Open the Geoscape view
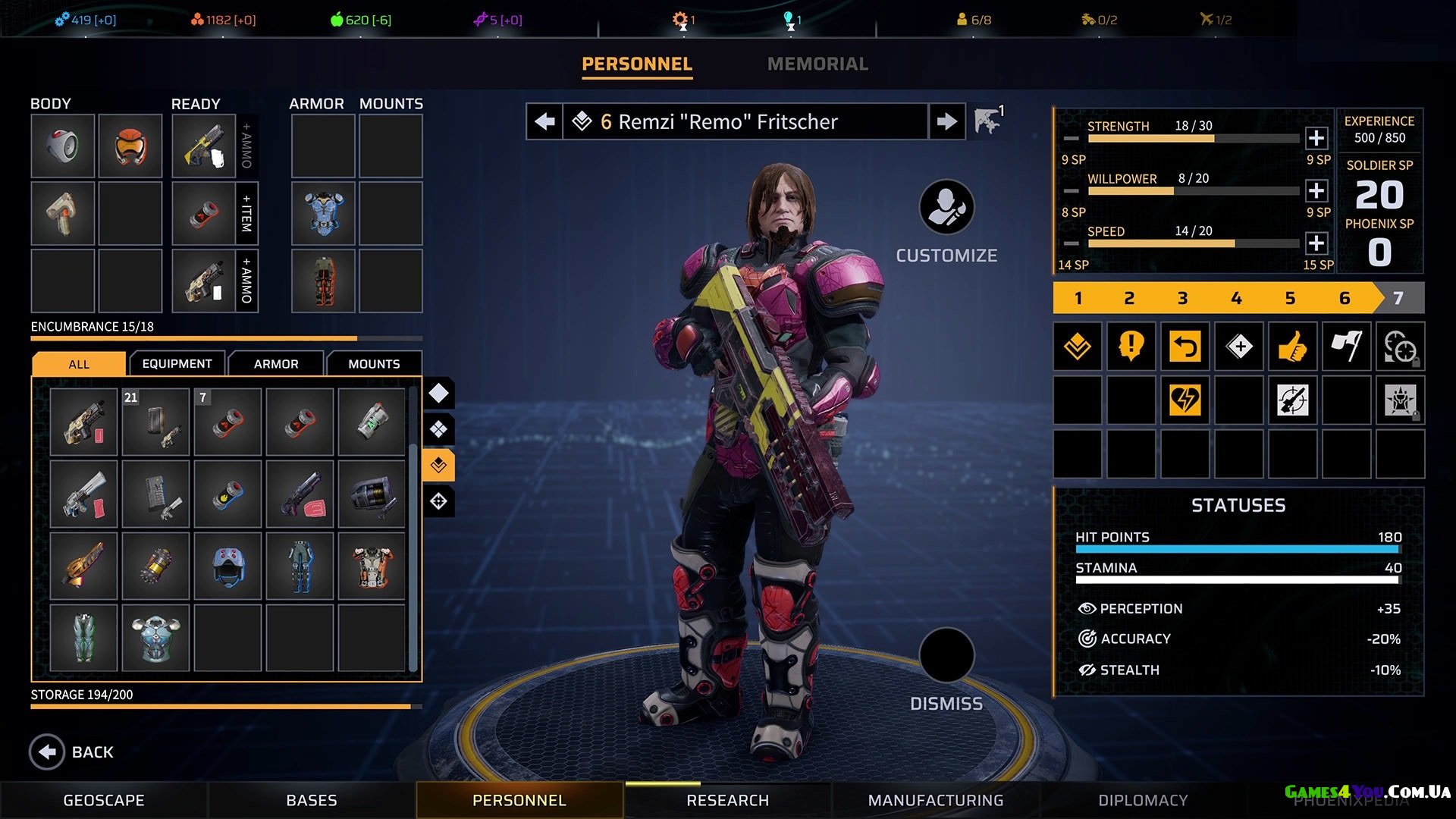1456x819 pixels. coord(104,800)
